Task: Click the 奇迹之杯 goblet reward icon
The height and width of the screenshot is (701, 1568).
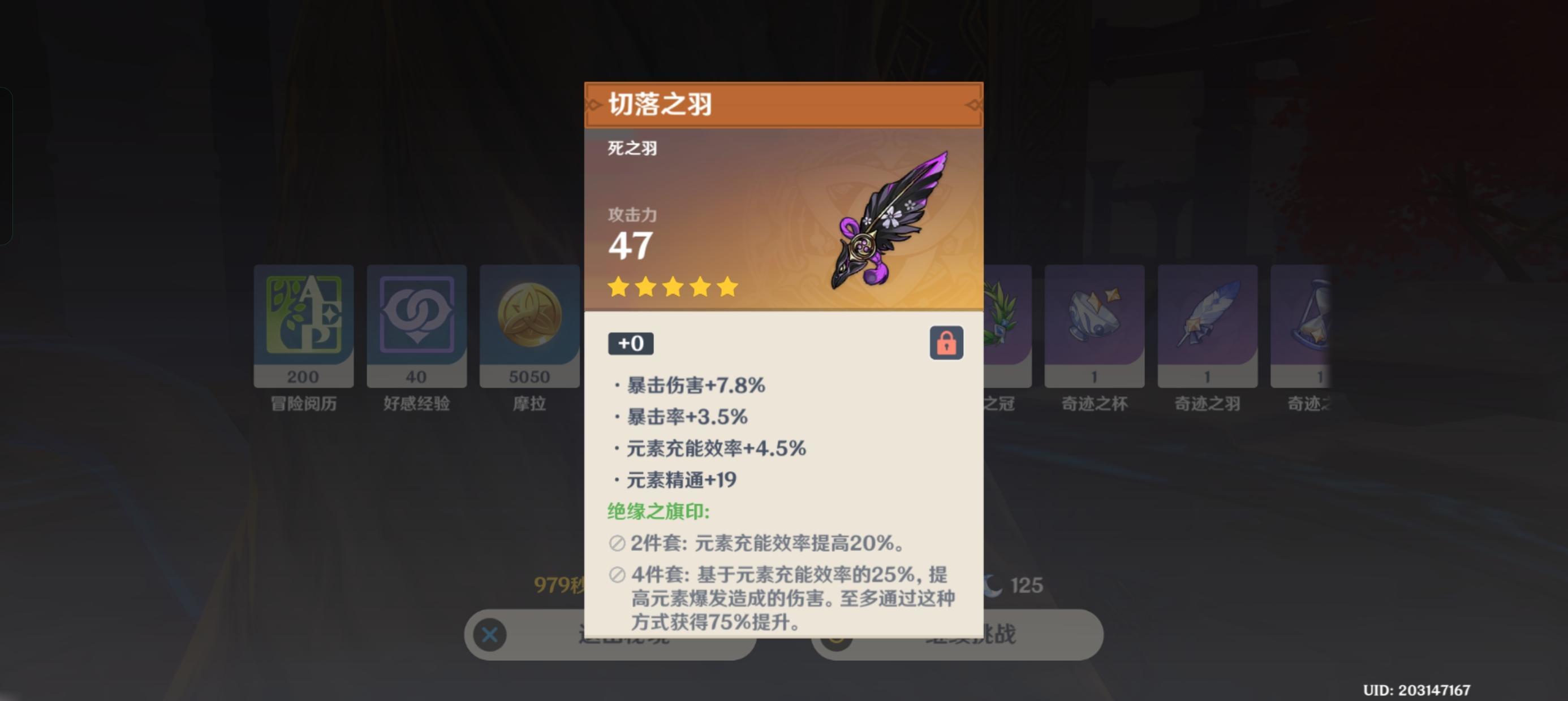Action: pyautogui.click(x=1094, y=314)
